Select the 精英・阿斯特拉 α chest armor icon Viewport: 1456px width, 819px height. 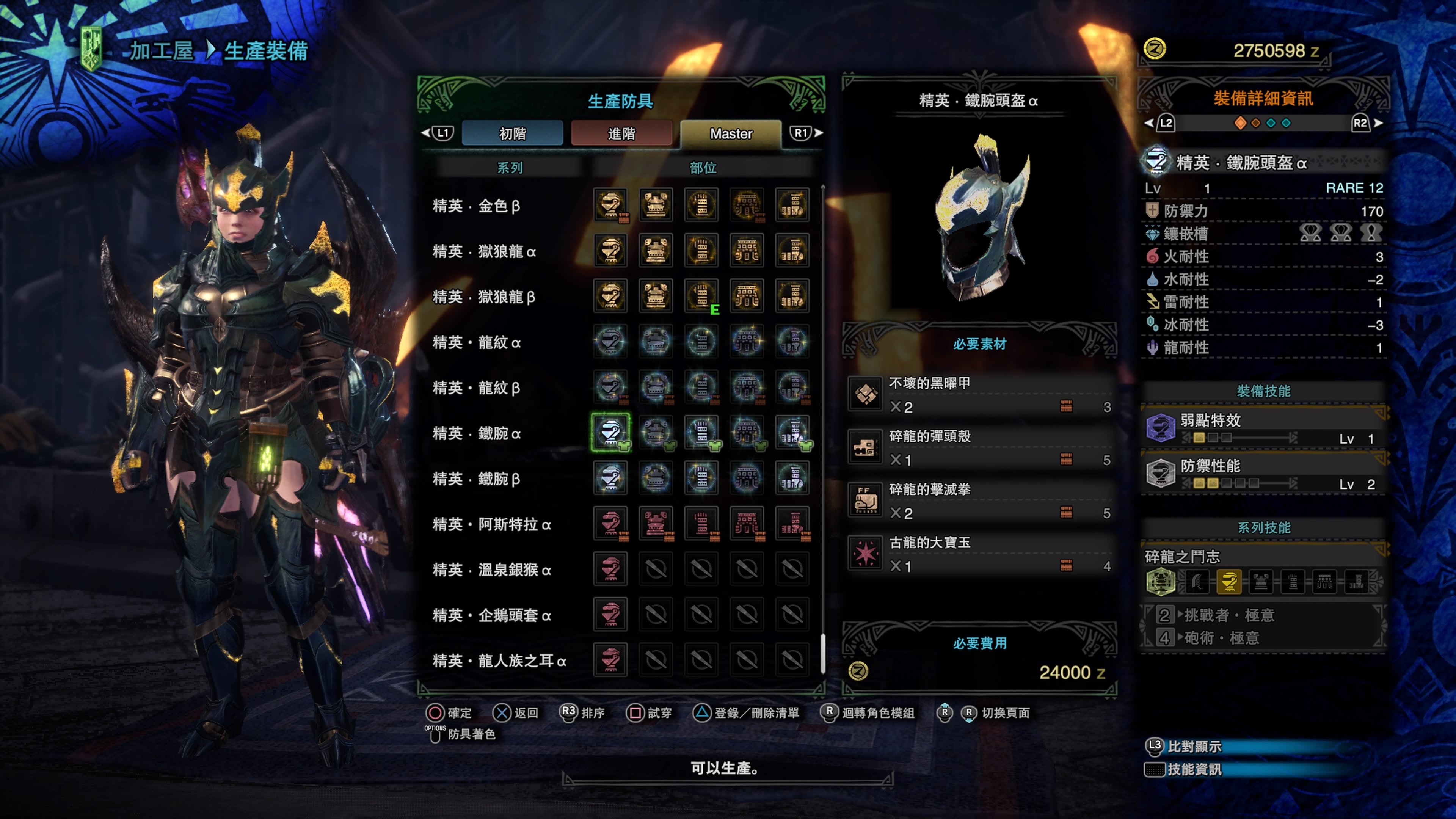tap(656, 523)
